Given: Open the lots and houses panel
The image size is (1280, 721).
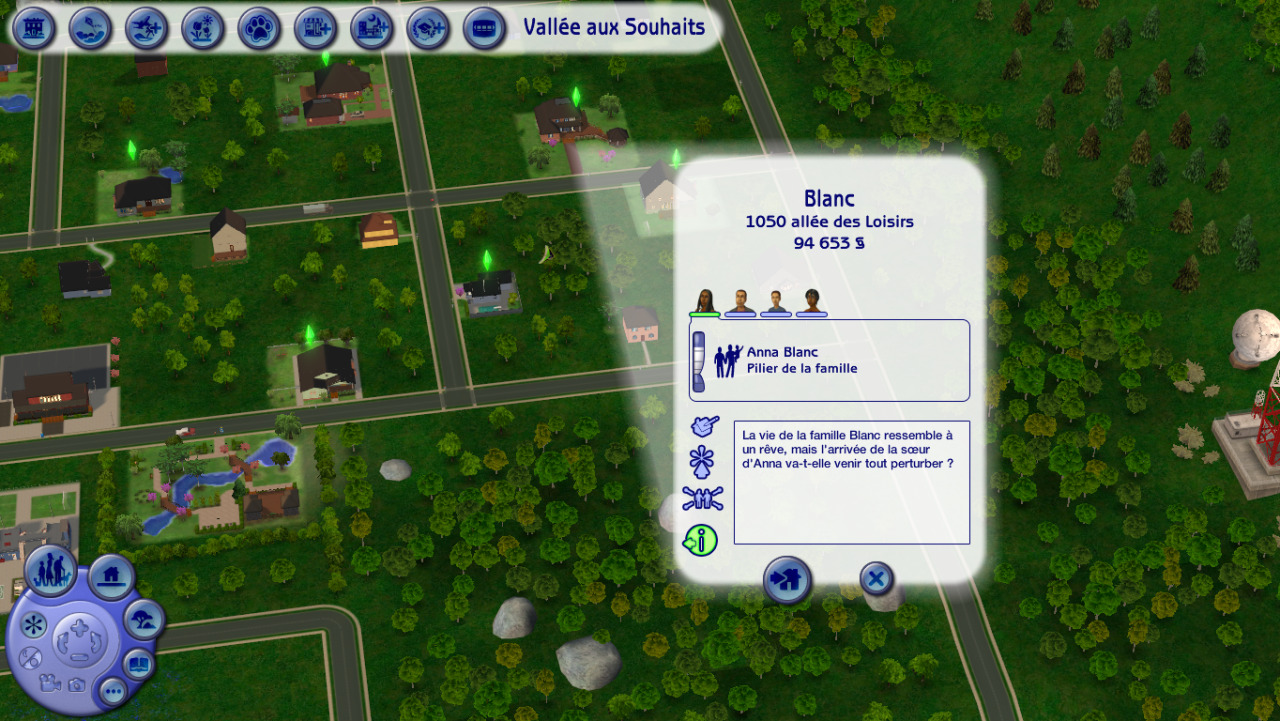Looking at the screenshot, I should (111, 577).
